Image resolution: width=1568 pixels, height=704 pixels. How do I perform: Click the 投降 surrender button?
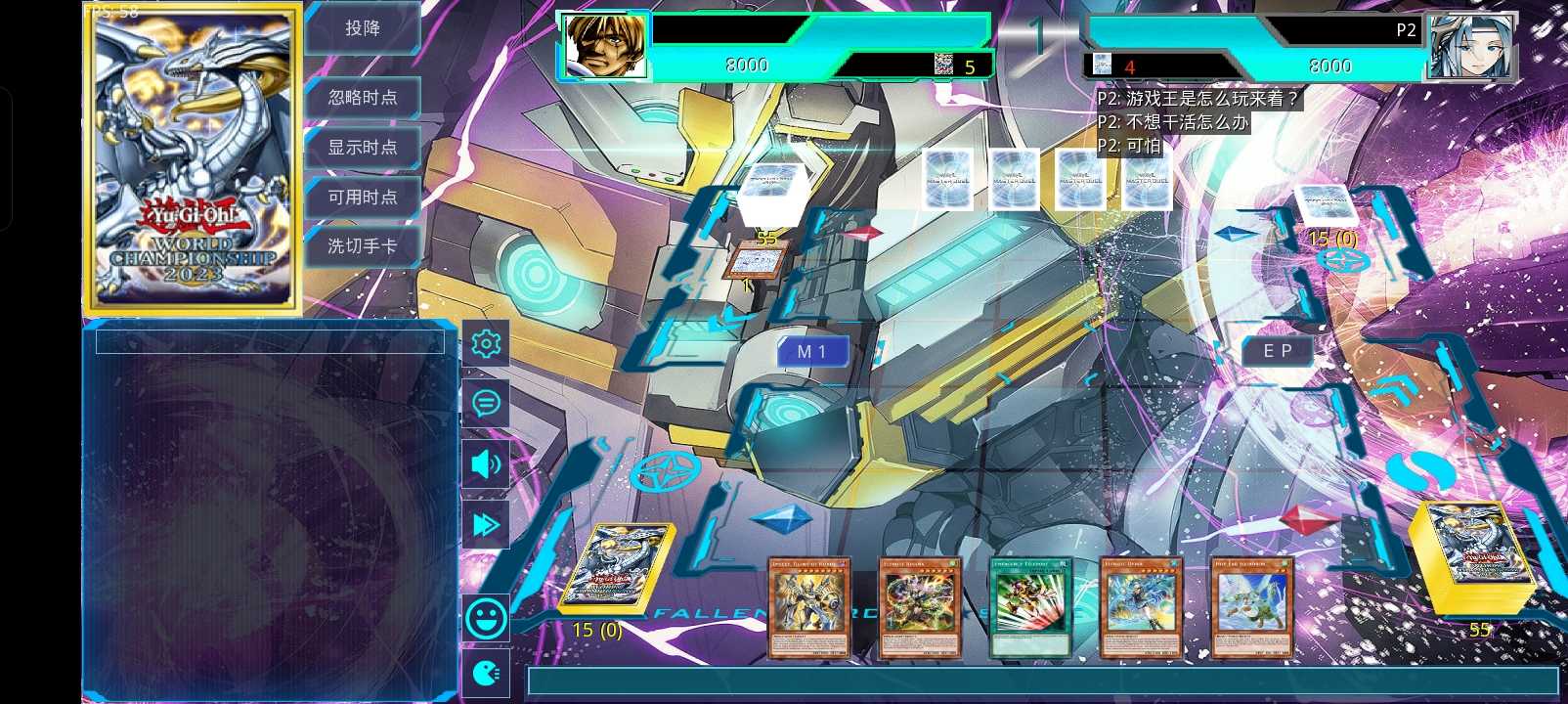click(363, 28)
